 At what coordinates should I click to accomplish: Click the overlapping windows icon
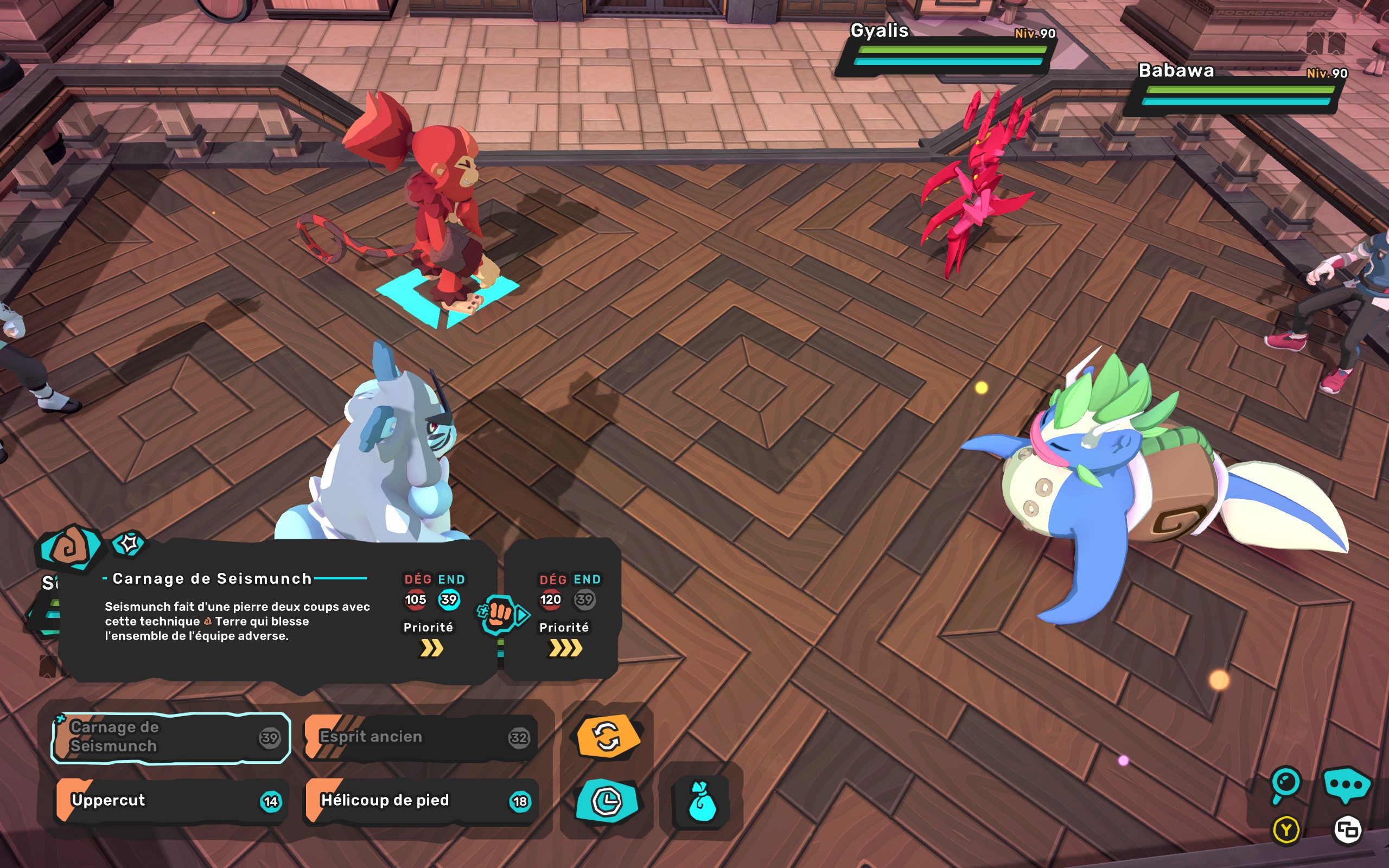(x=1347, y=830)
